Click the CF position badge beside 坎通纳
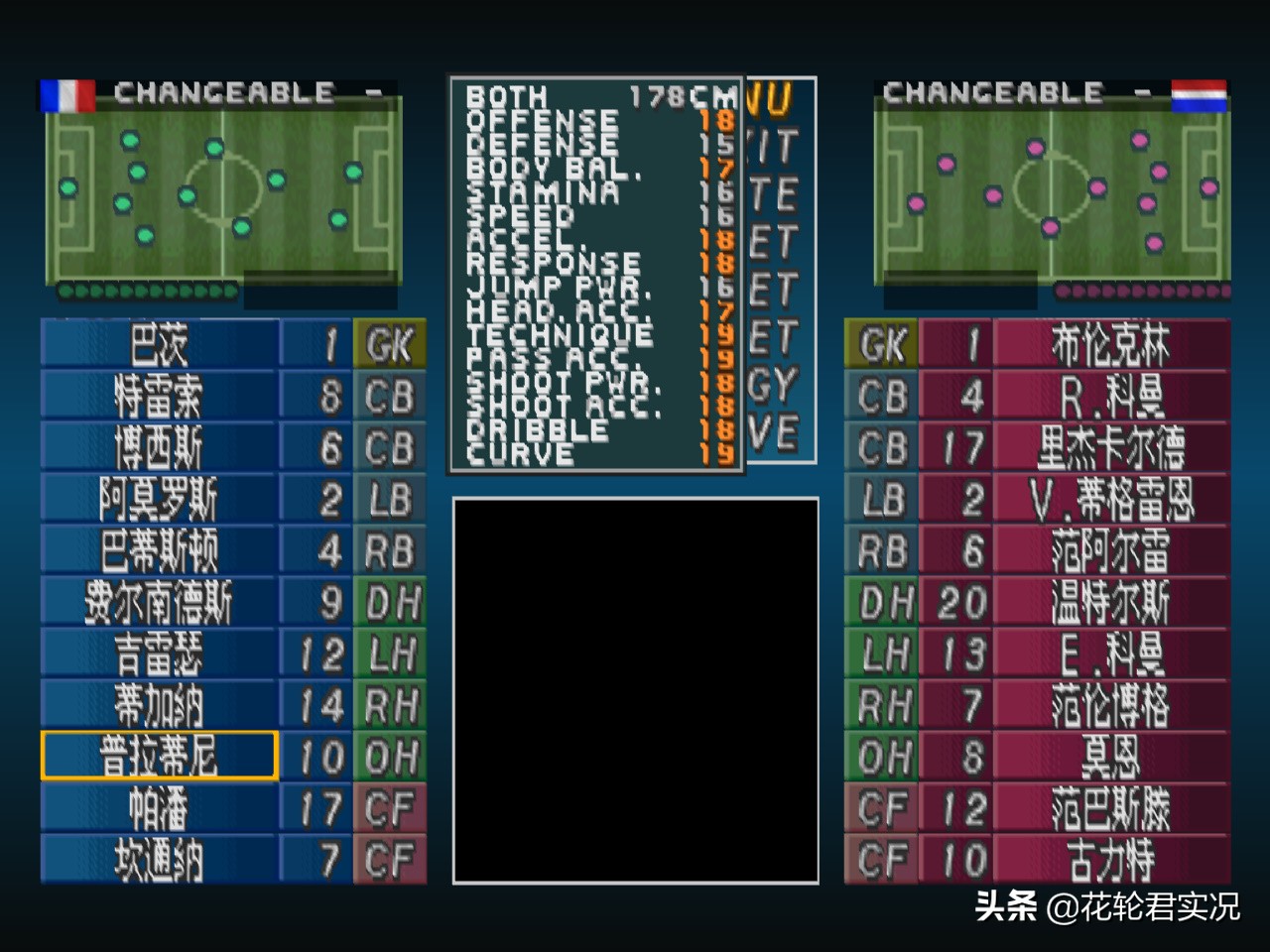Image resolution: width=1270 pixels, height=952 pixels. tap(390, 859)
